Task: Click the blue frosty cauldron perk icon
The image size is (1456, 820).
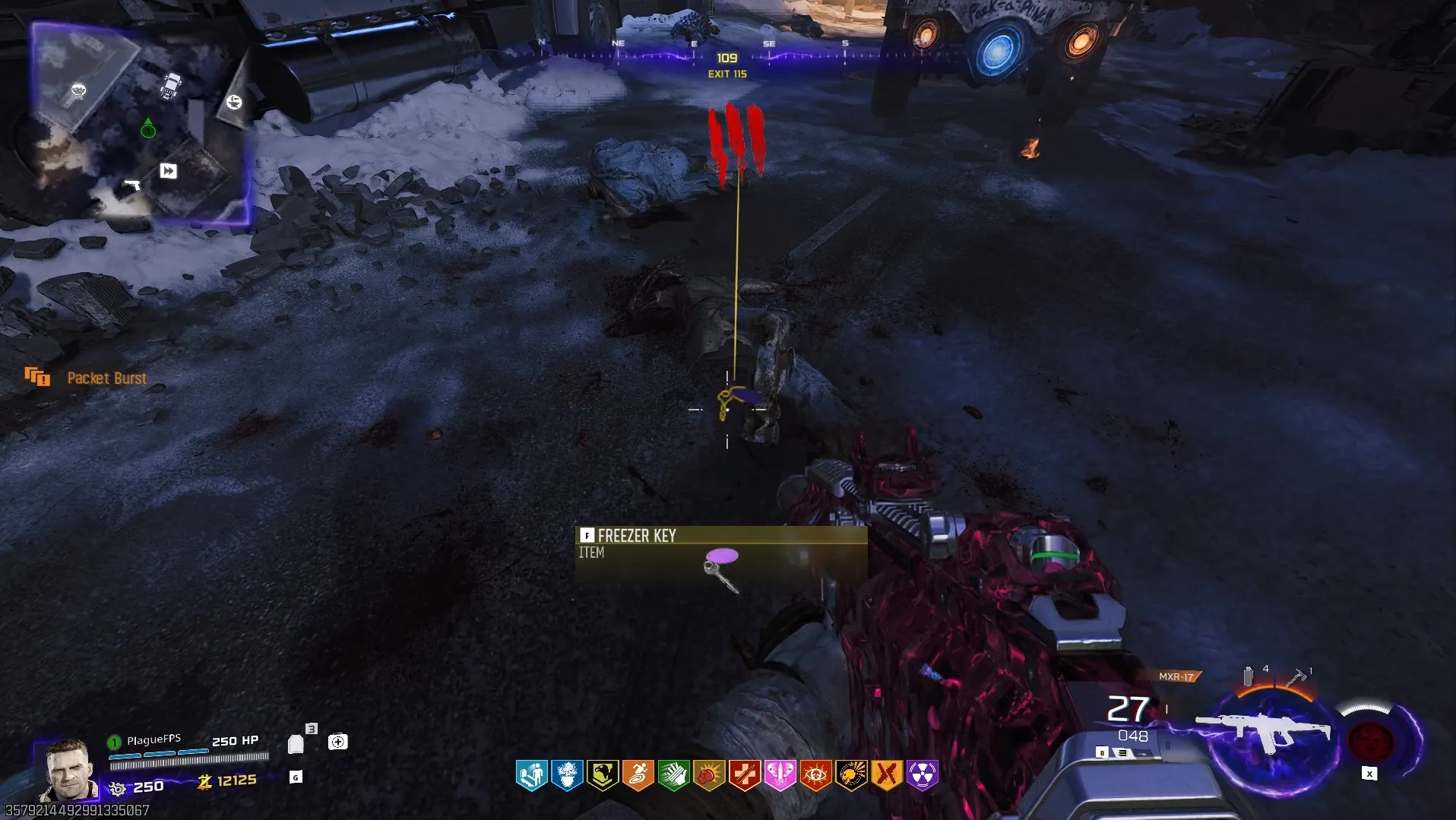Action: click(567, 775)
